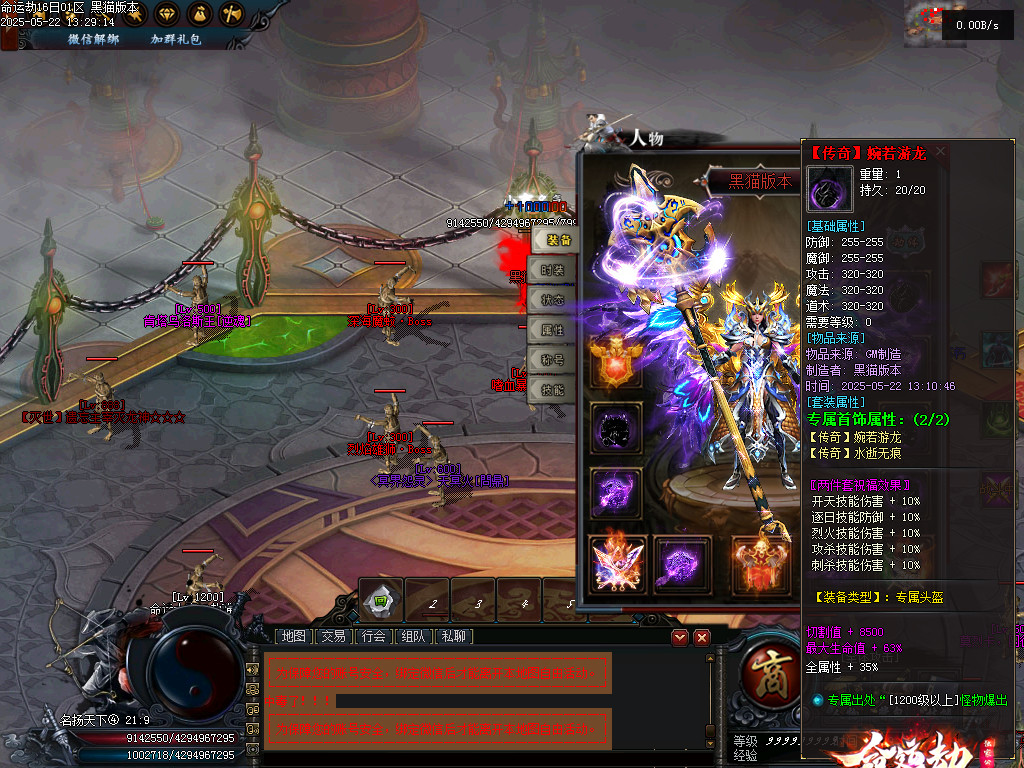This screenshot has height=768, width=1024.
Task: Open the 行会 guild chat tab
Action: (374, 636)
